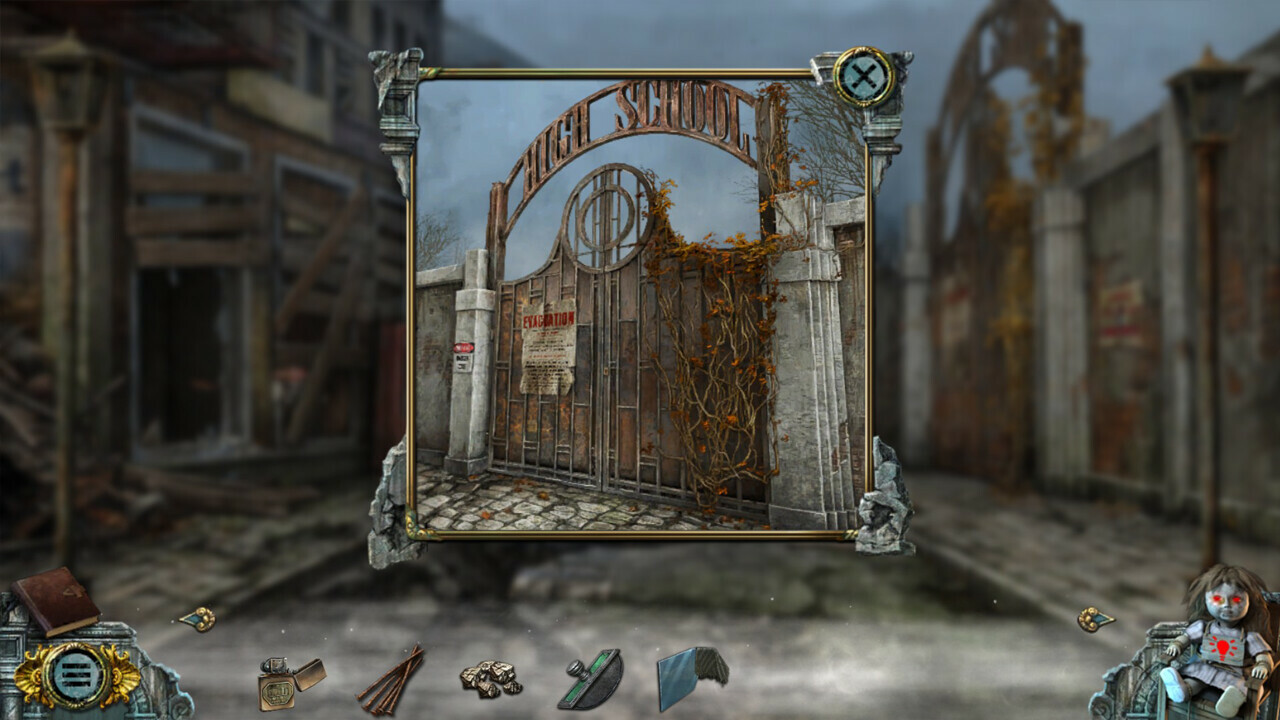The width and height of the screenshot is (1280, 720).
Task: Select the lighter from inventory
Action: 289,680
